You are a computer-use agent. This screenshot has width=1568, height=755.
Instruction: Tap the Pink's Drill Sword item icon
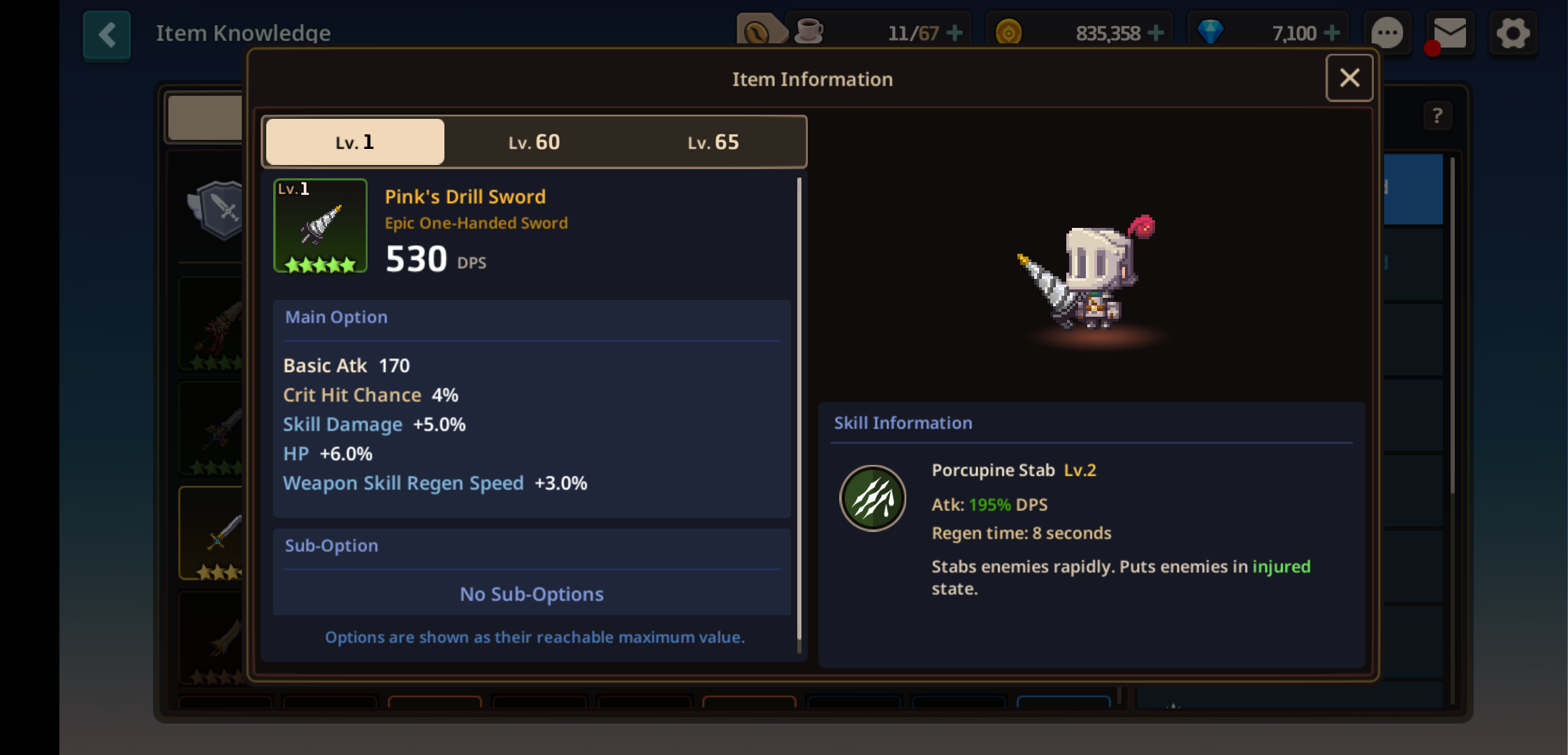[320, 225]
